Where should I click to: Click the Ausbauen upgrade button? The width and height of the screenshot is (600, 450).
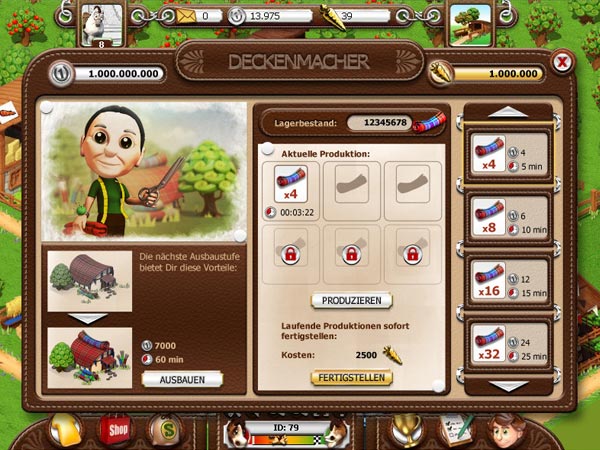pyautogui.click(x=181, y=379)
